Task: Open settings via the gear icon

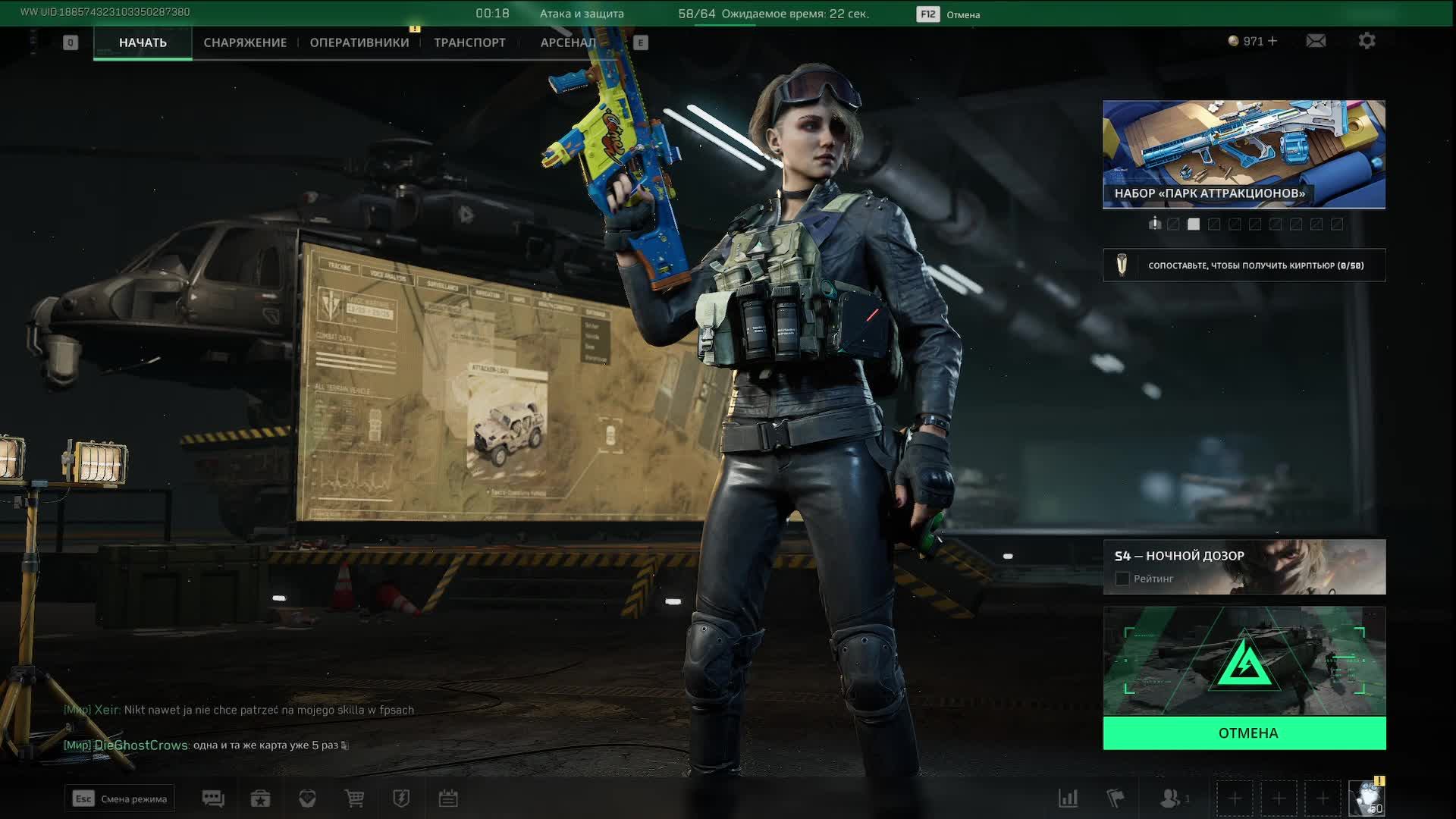Action: pos(1367,41)
